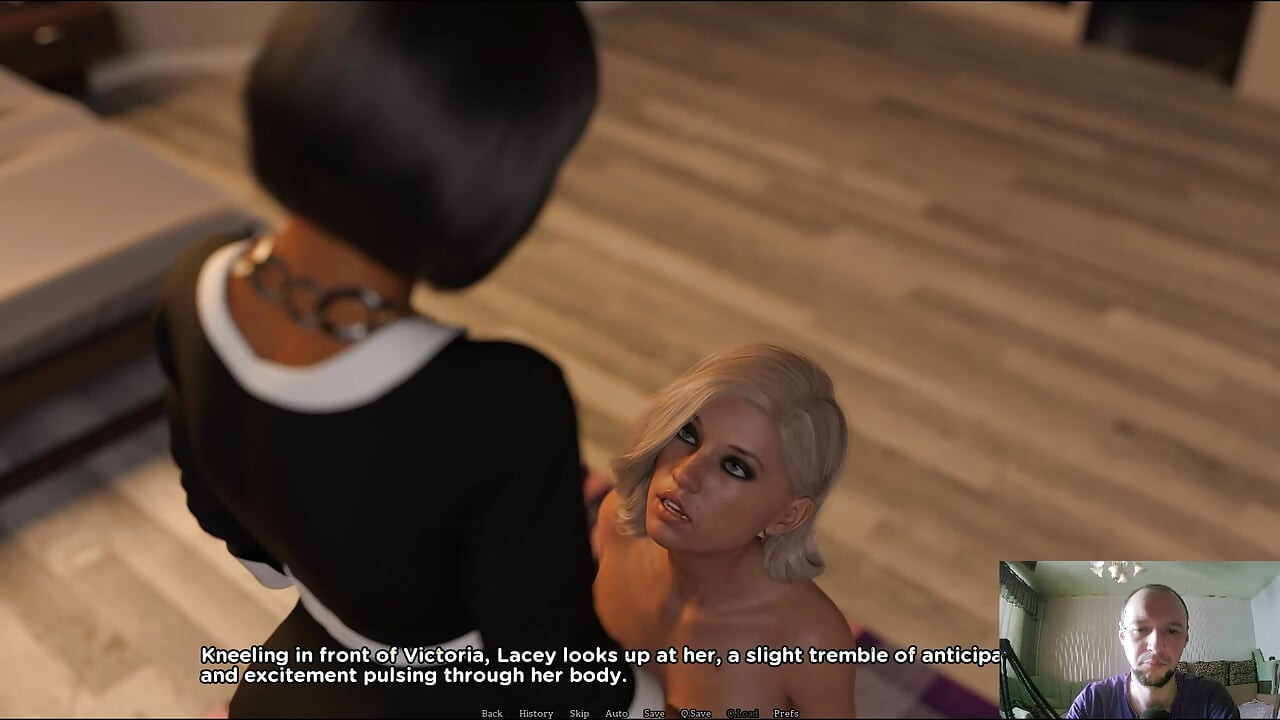Click Q.Save for an instant save
The width and height of the screenshot is (1280, 720).
[696, 713]
